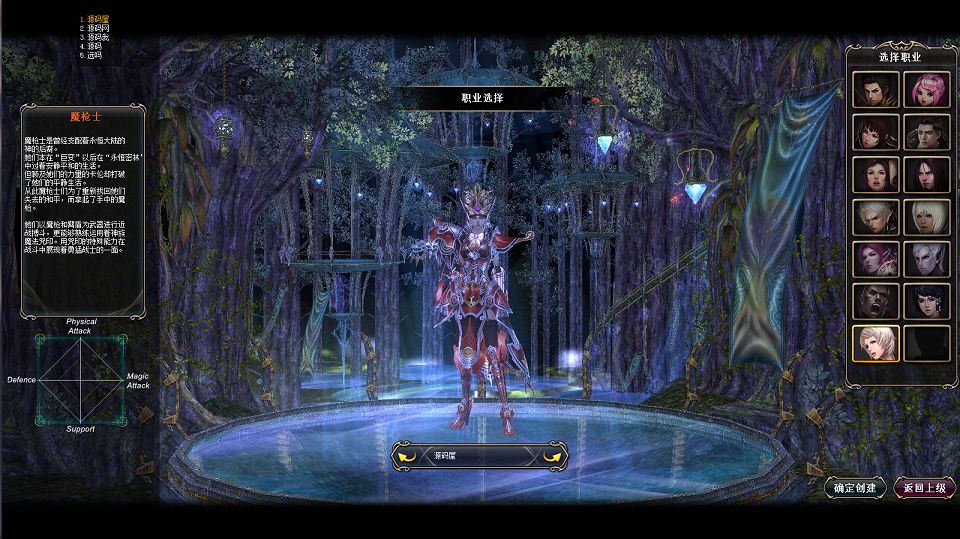Choose list entry 4 in the top-left menu
Viewport: 960px width, 539px height.
[94, 46]
